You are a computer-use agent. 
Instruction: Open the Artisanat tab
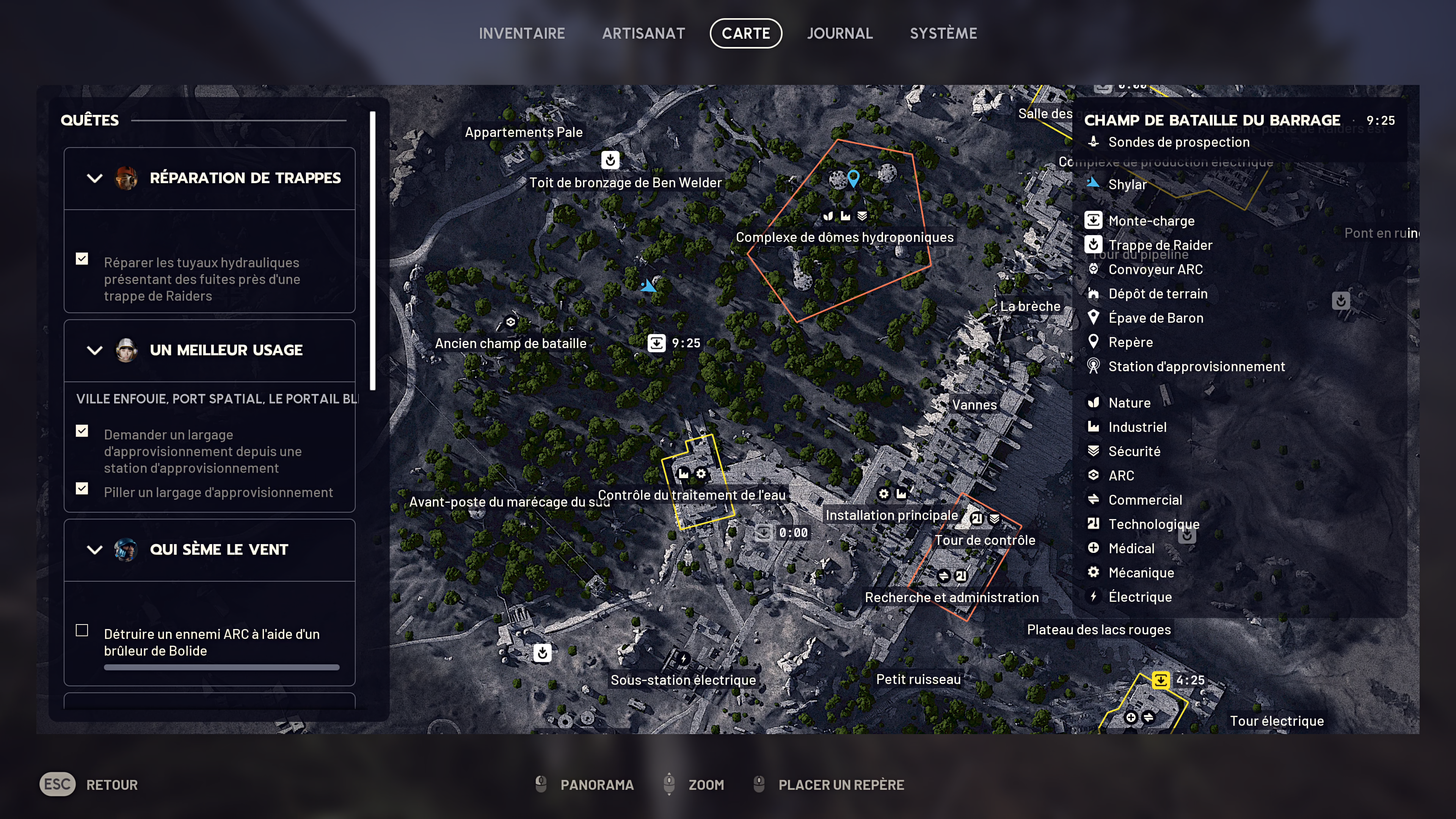(x=643, y=33)
